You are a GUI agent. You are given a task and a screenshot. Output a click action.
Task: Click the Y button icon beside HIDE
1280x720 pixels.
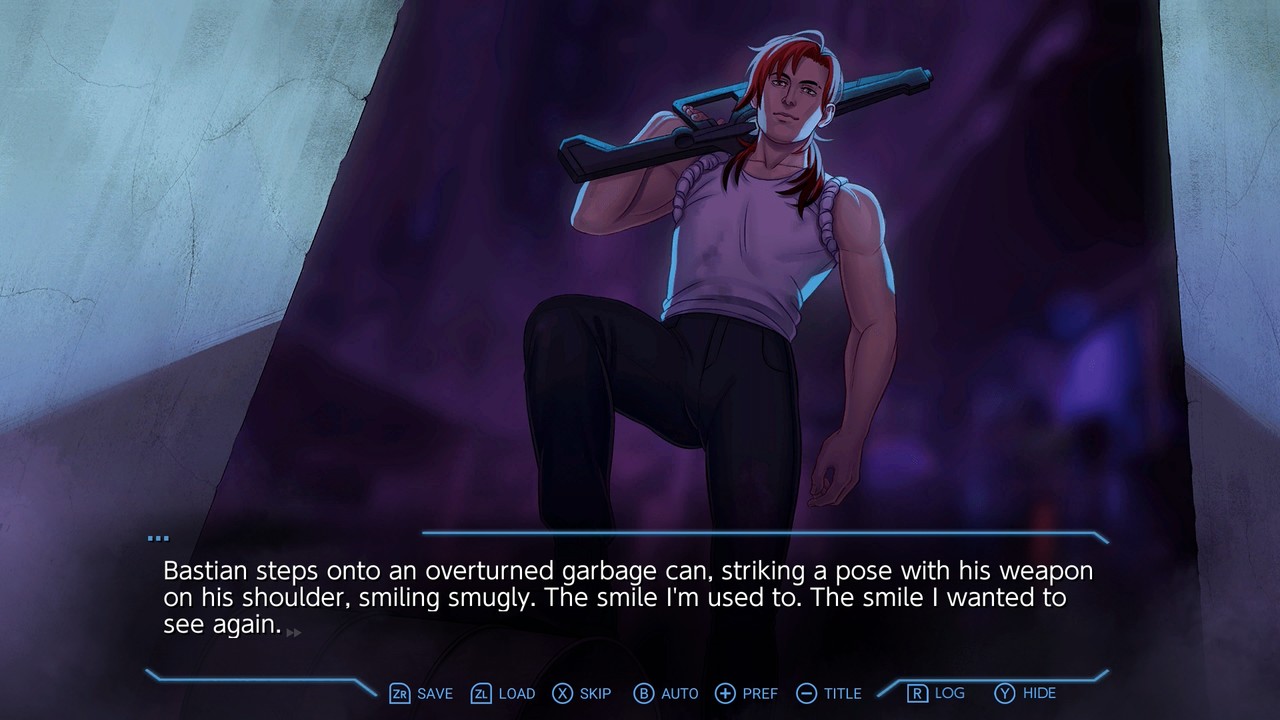tap(1003, 693)
